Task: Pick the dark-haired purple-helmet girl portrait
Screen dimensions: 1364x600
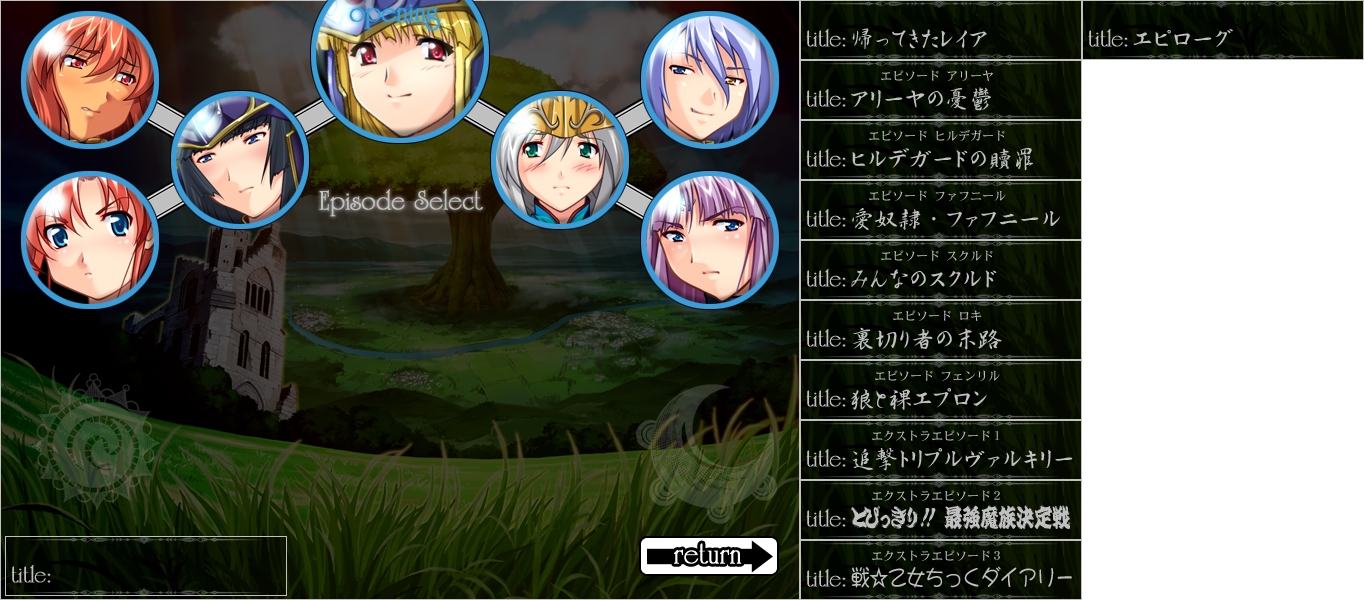Action: click(240, 160)
